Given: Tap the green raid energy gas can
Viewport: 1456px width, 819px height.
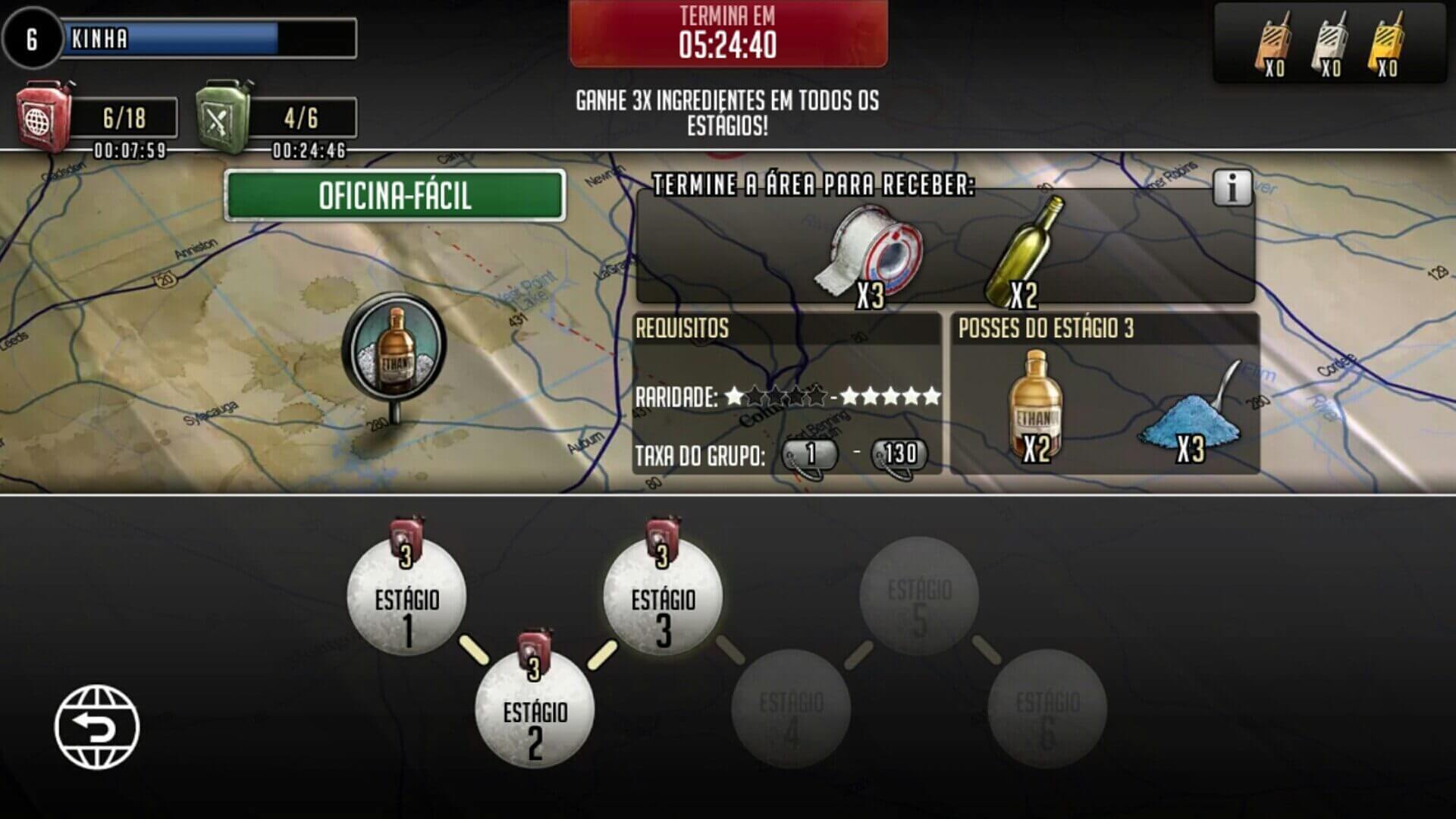Looking at the screenshot, I should (x=224, y=118).
